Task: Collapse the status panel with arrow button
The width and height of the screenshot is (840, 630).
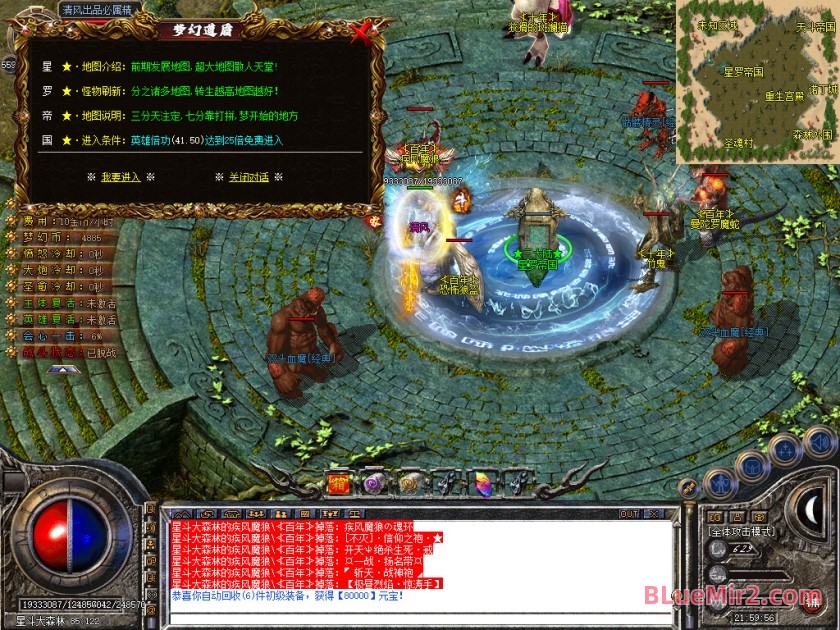Action: (63, 369)
